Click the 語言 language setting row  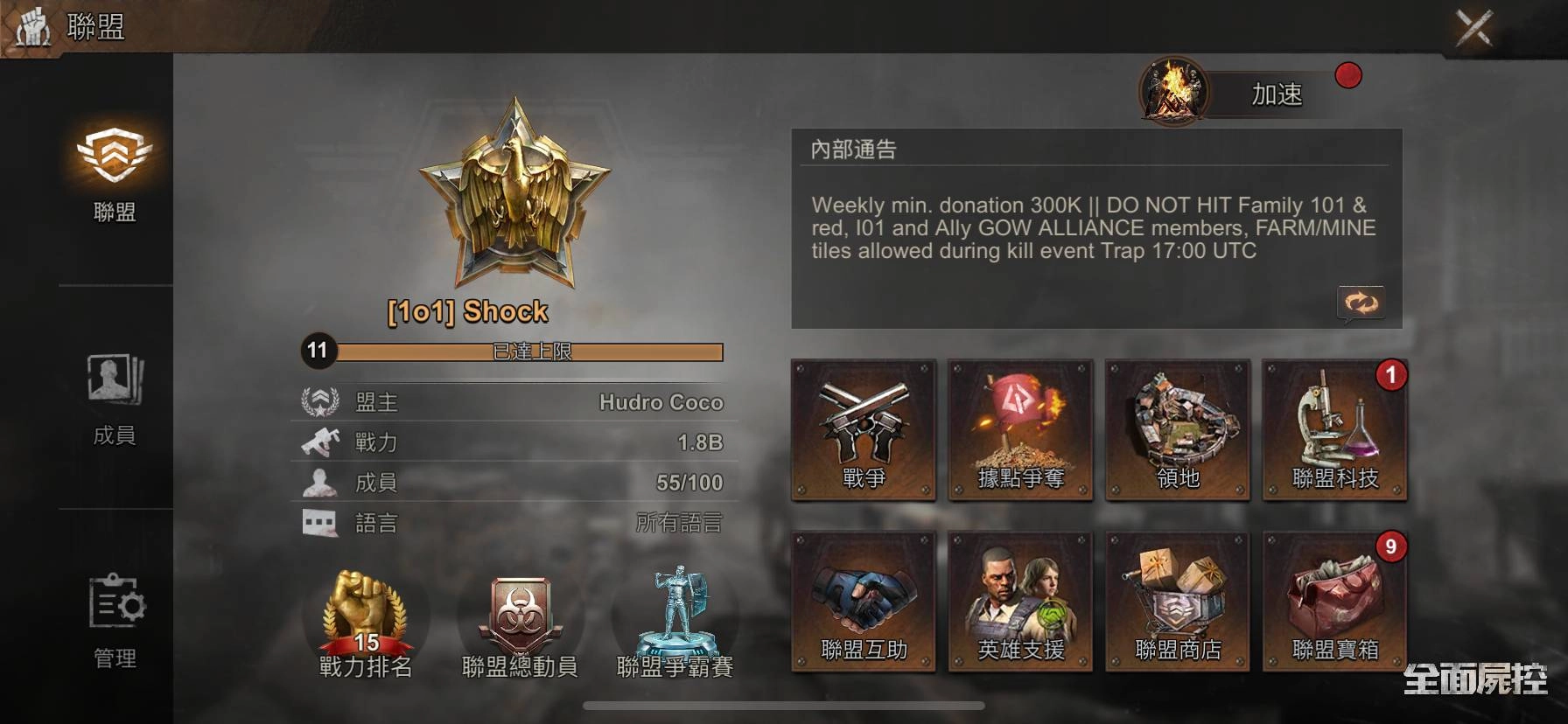514,523
